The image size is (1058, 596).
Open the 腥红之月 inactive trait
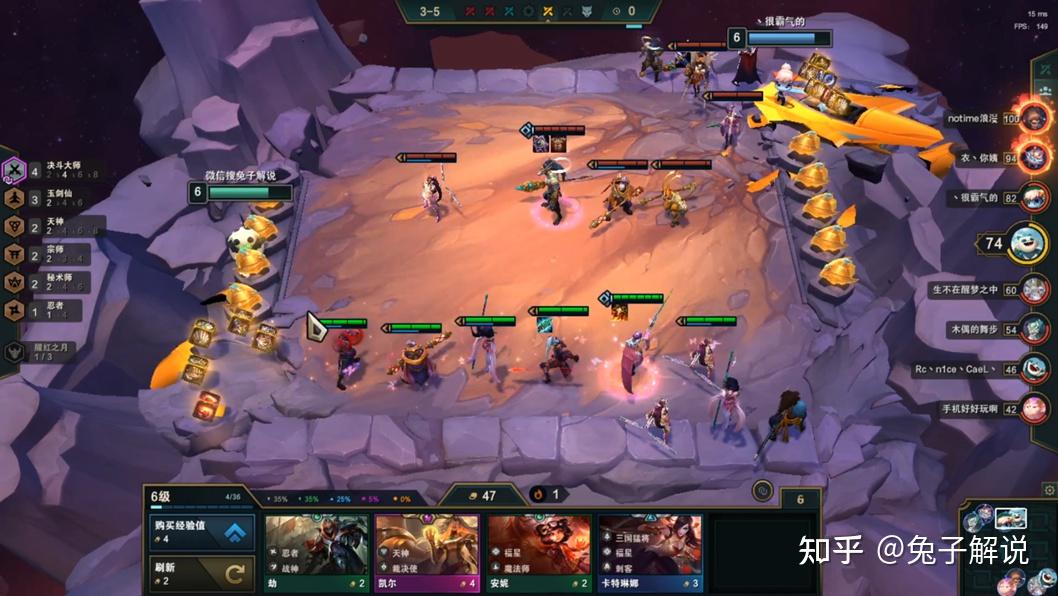coord(40,352)
